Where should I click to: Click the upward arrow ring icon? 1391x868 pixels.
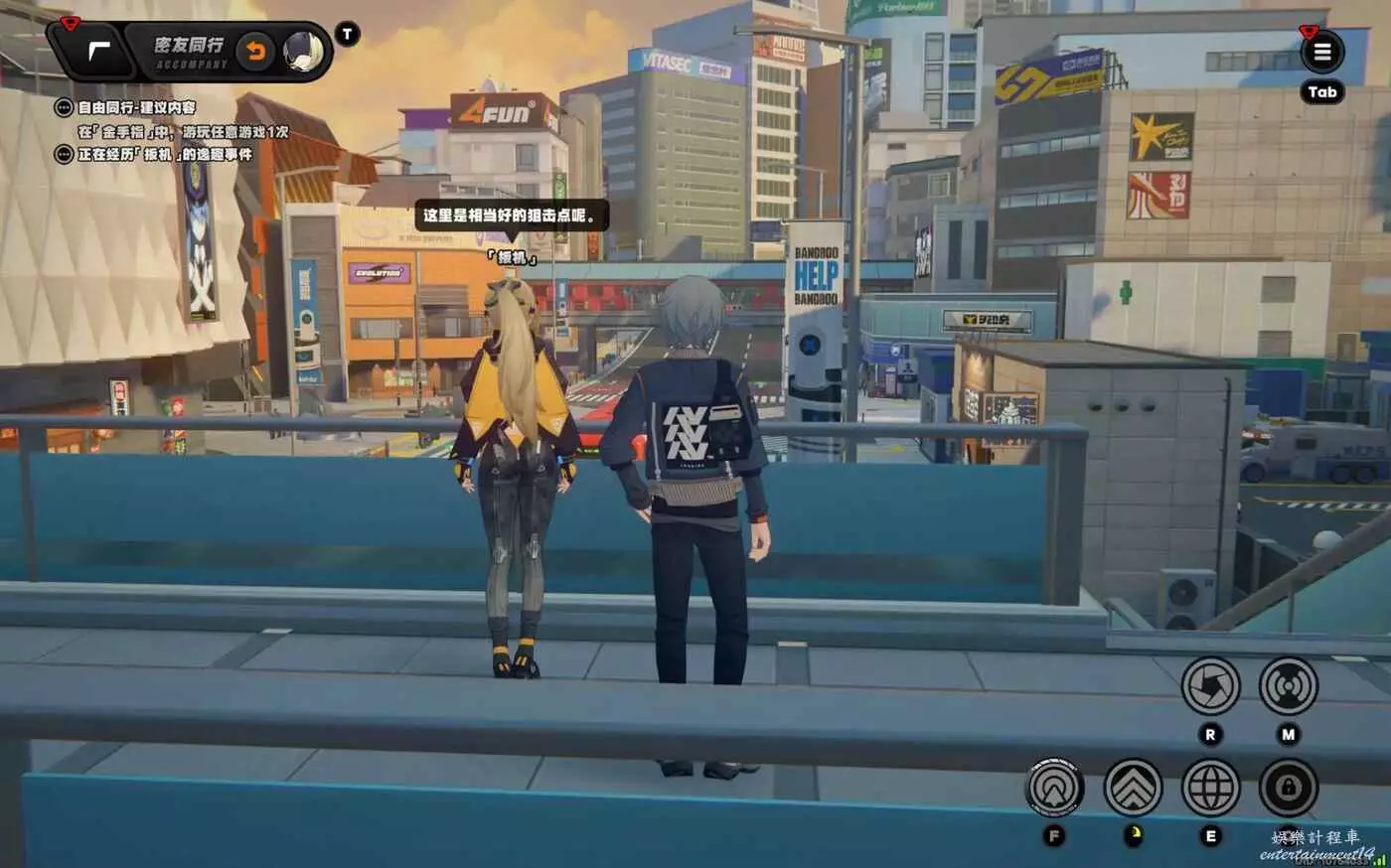pyautogui.click(x=1054, y=789)
